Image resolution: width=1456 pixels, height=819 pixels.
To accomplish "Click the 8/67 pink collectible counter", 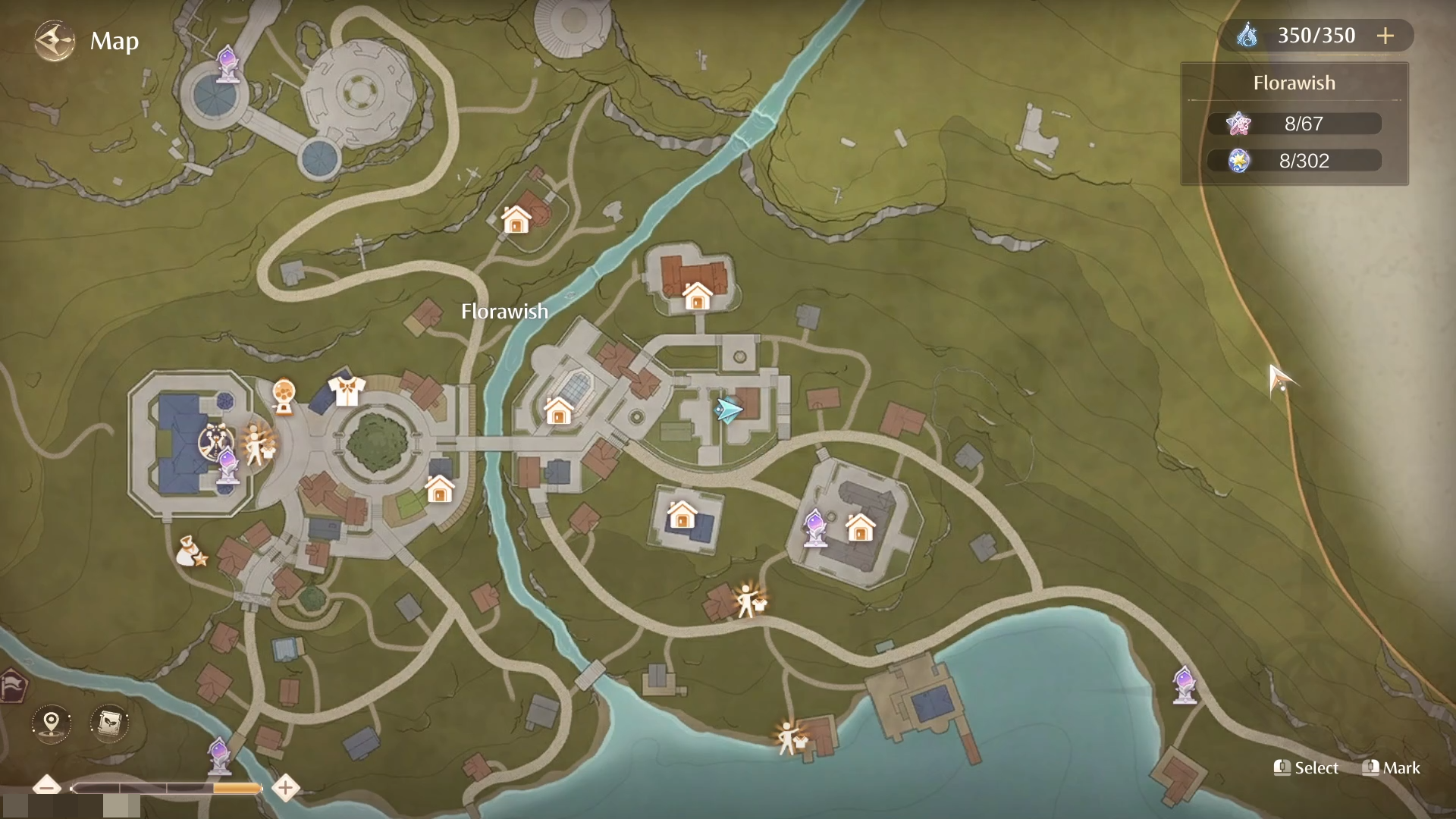I will click(1294, 124).
